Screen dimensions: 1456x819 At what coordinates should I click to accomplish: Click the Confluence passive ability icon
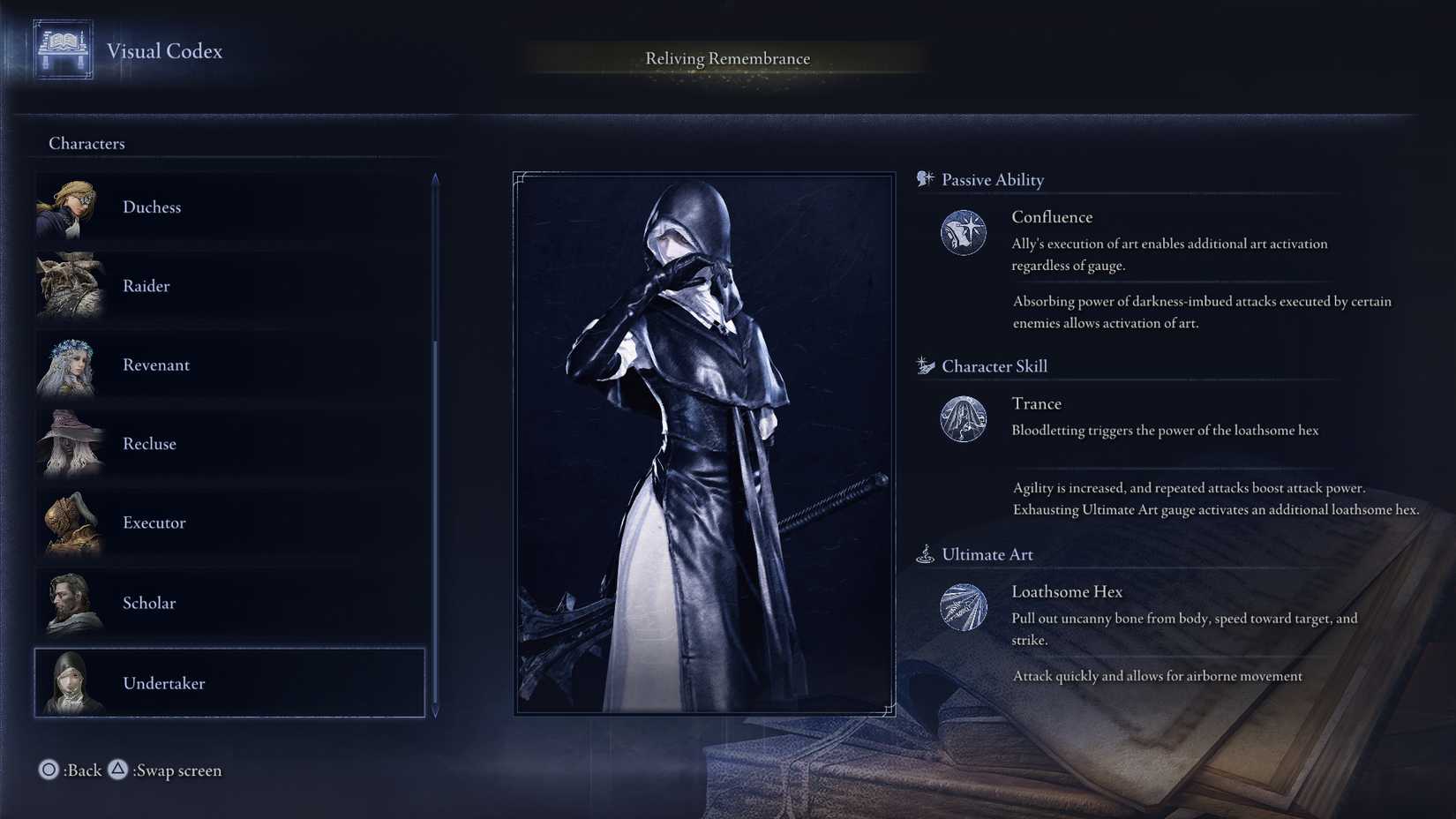click(x=964, y=231)
